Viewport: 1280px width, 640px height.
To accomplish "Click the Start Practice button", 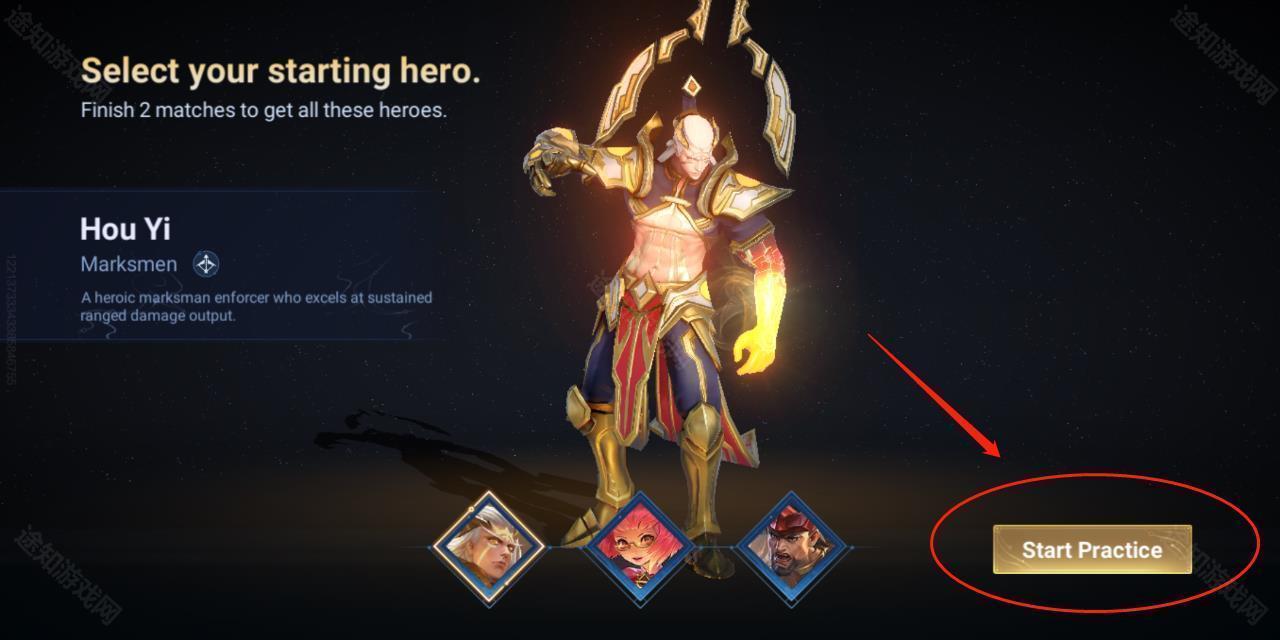I will tap(1092, 549).
